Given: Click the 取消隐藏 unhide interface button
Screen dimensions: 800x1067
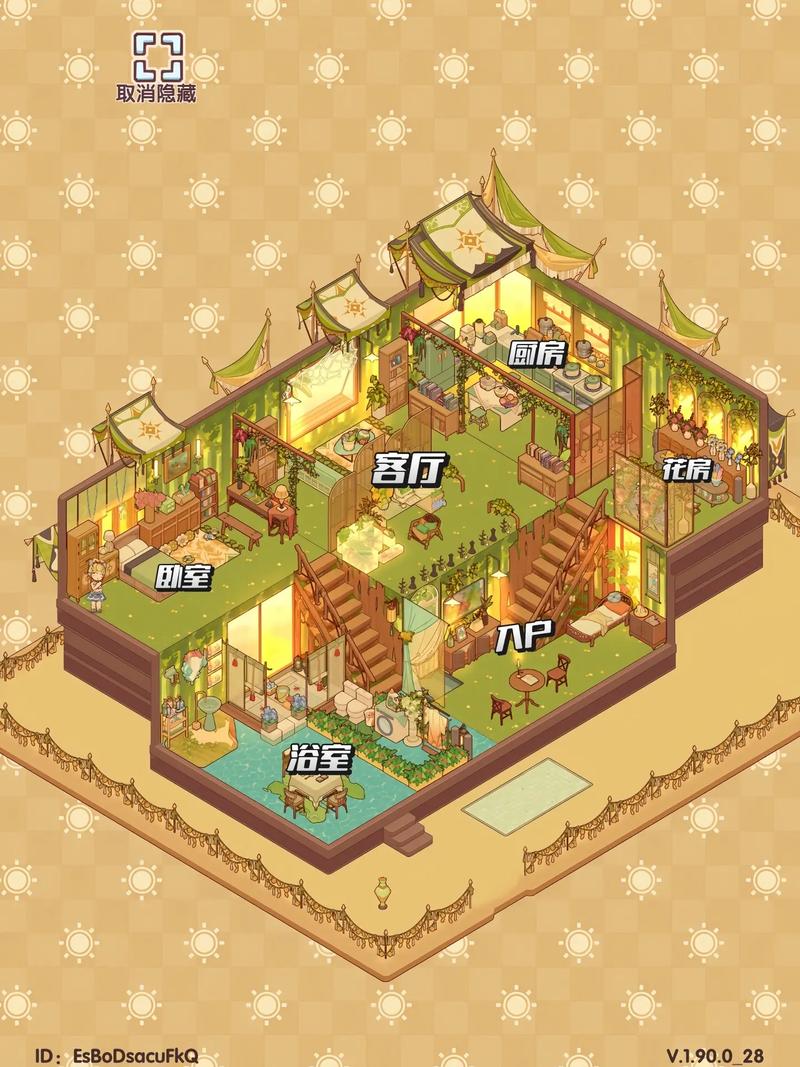Looking at the screenshot, I should tap(156, 66).
